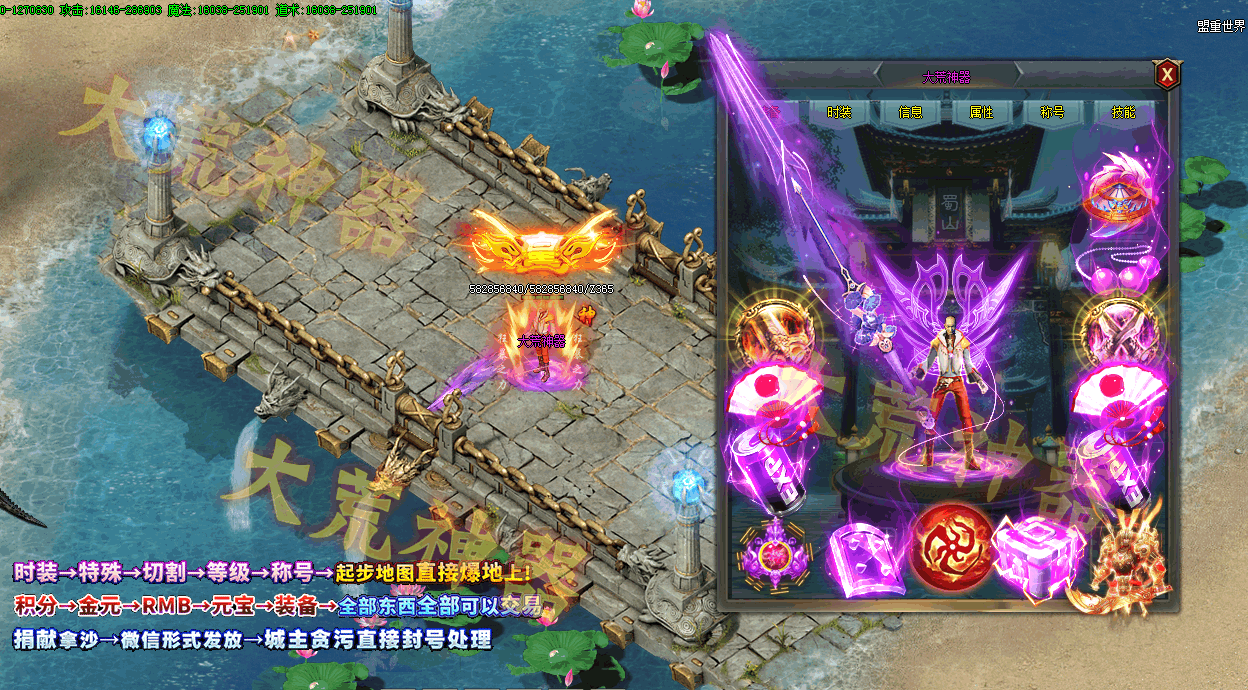Close the 大荒神器 character panel
Image resolution: width=1248 pixels, height=690 pixels.
pyautogui.click(x=1166, y=75)
